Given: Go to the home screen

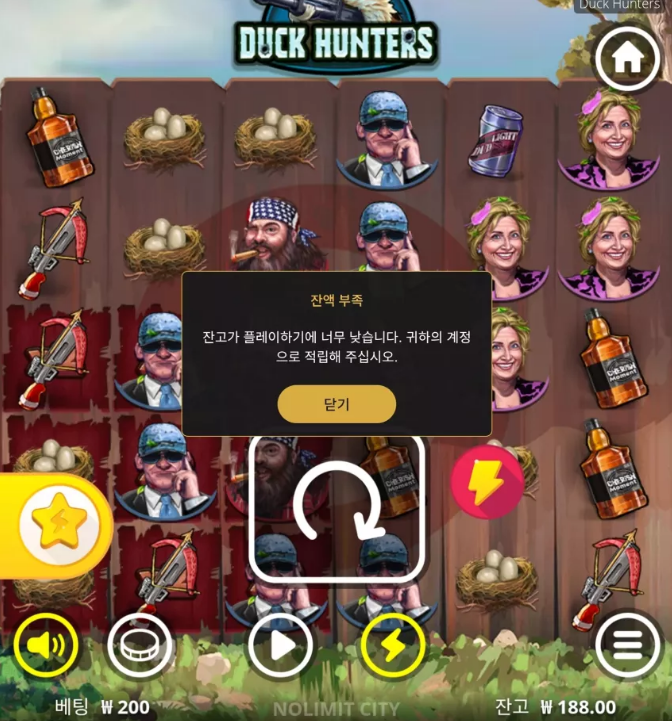Looking at the screenshot, I should point(627,59).
